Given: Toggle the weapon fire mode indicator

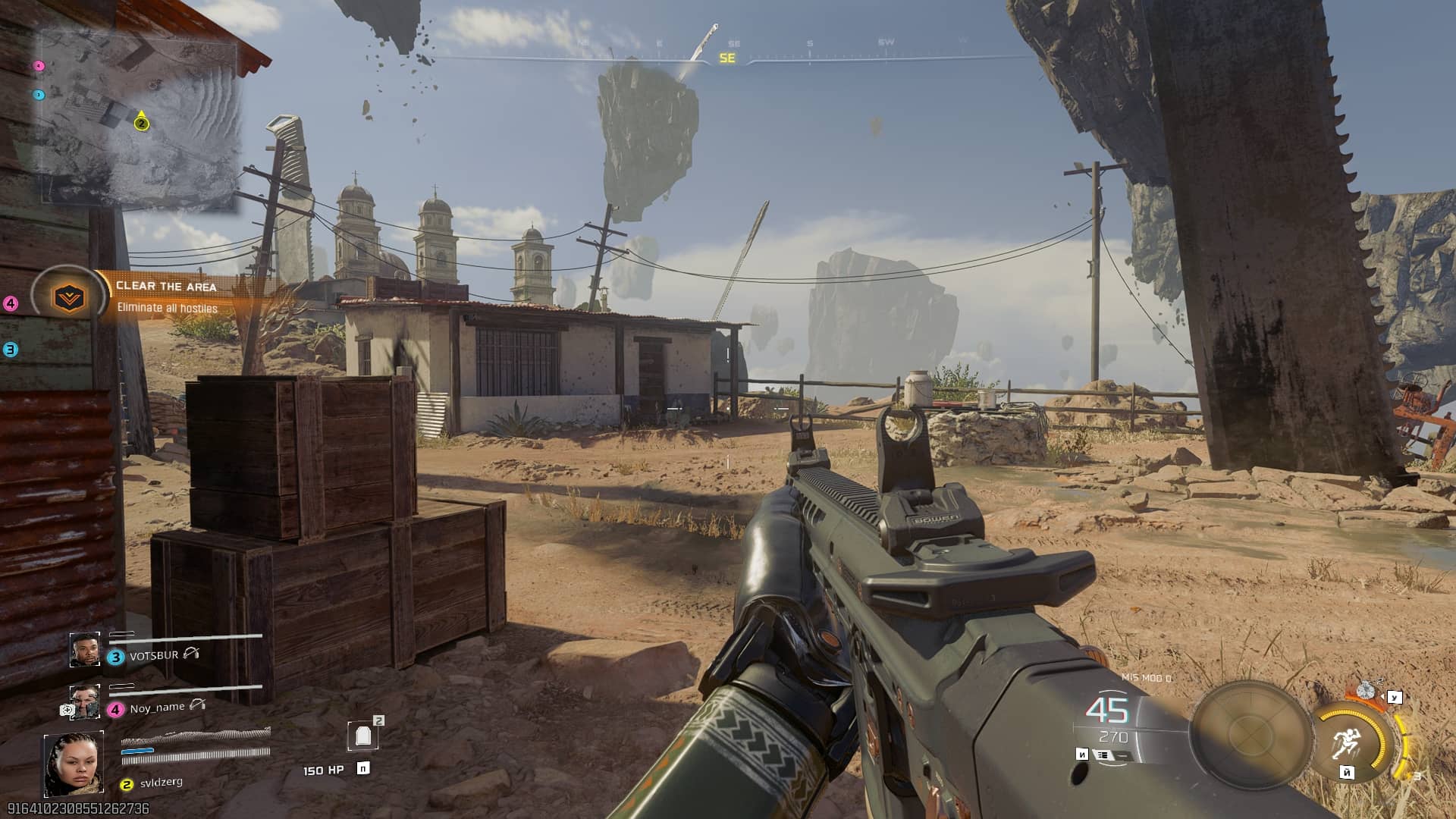Looking at the screenshot, I should click(x=1102, y=755).
